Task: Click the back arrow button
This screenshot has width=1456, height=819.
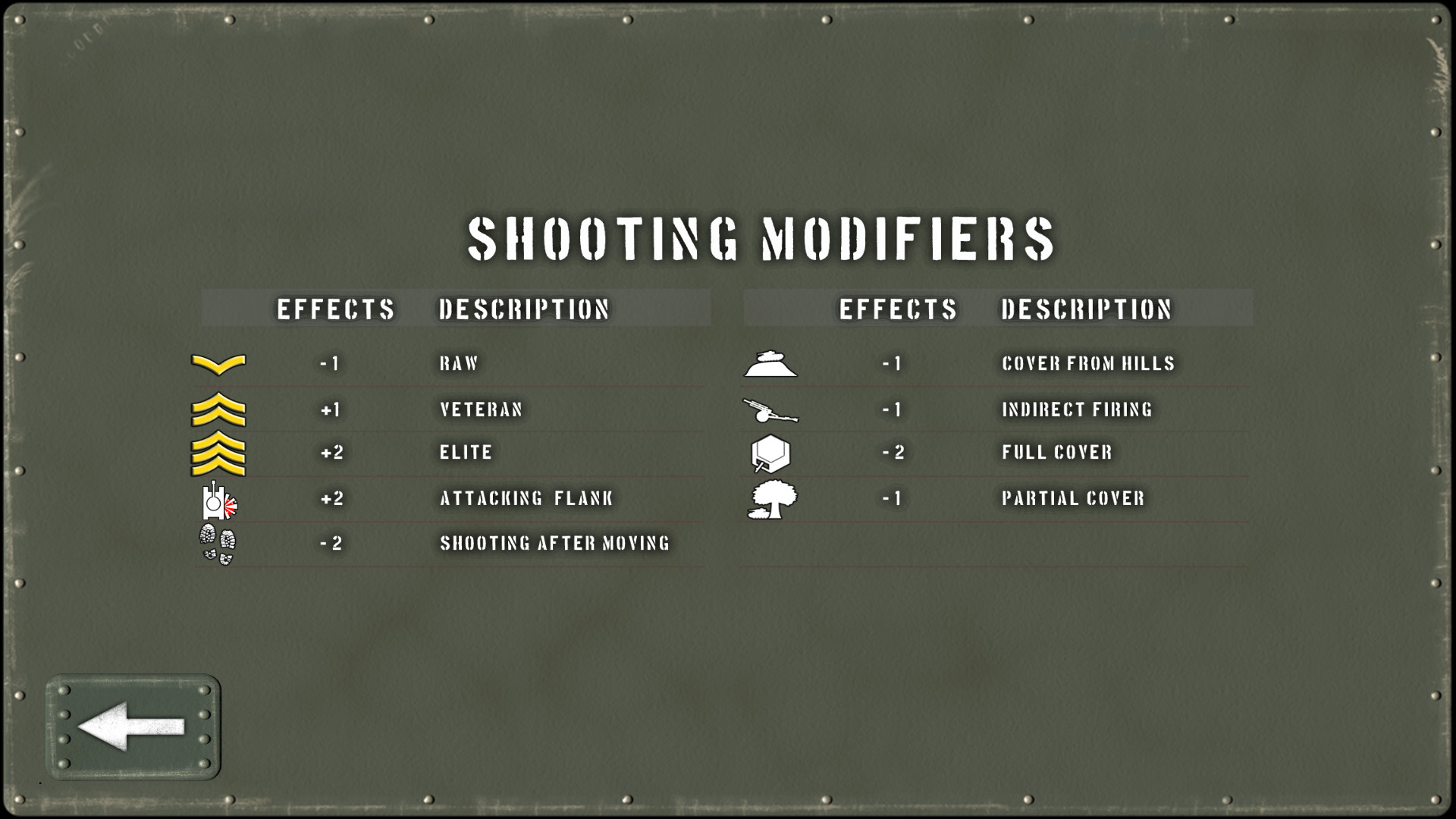Action: pos(133,726)
